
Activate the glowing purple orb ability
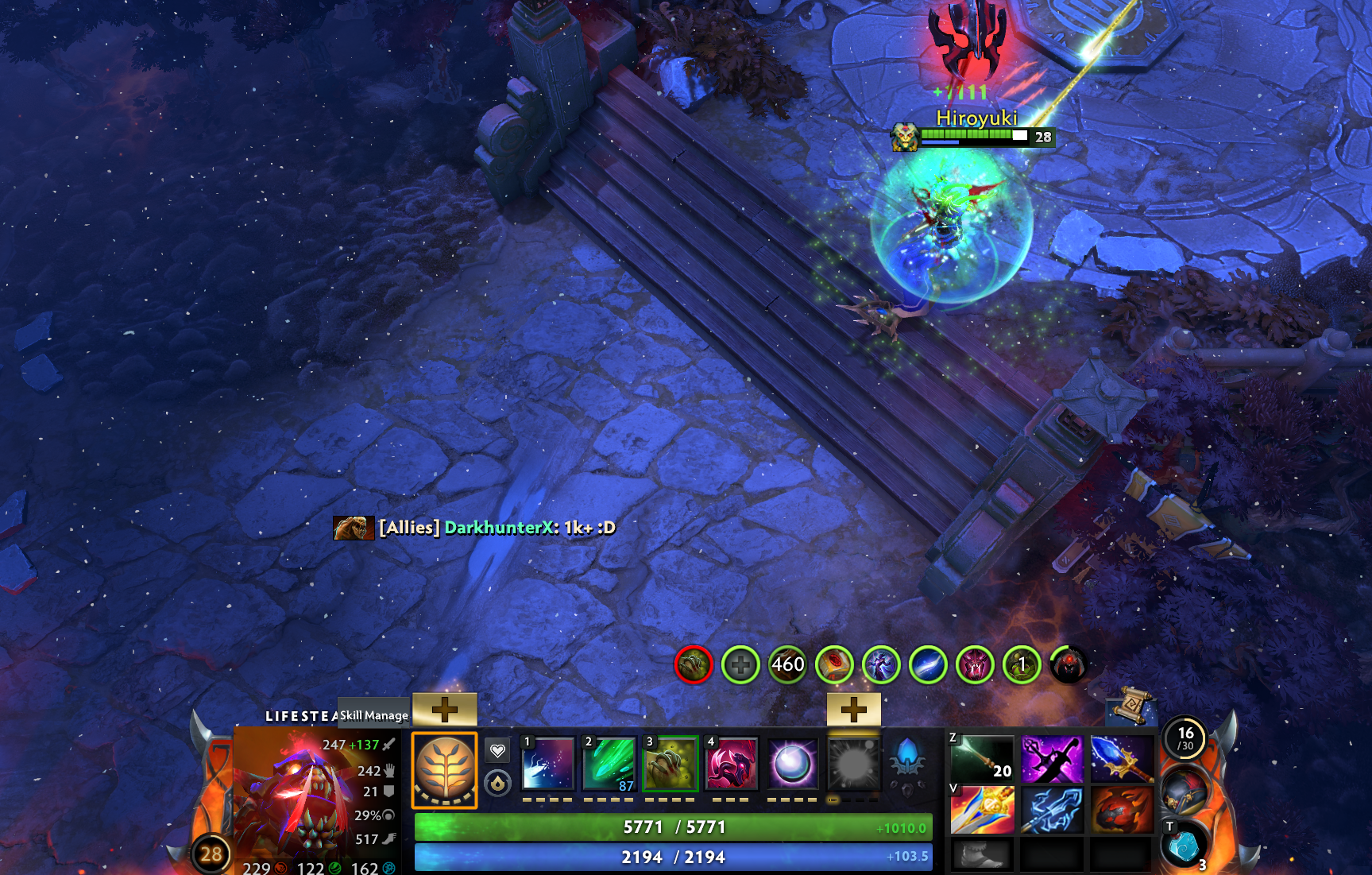792,764
